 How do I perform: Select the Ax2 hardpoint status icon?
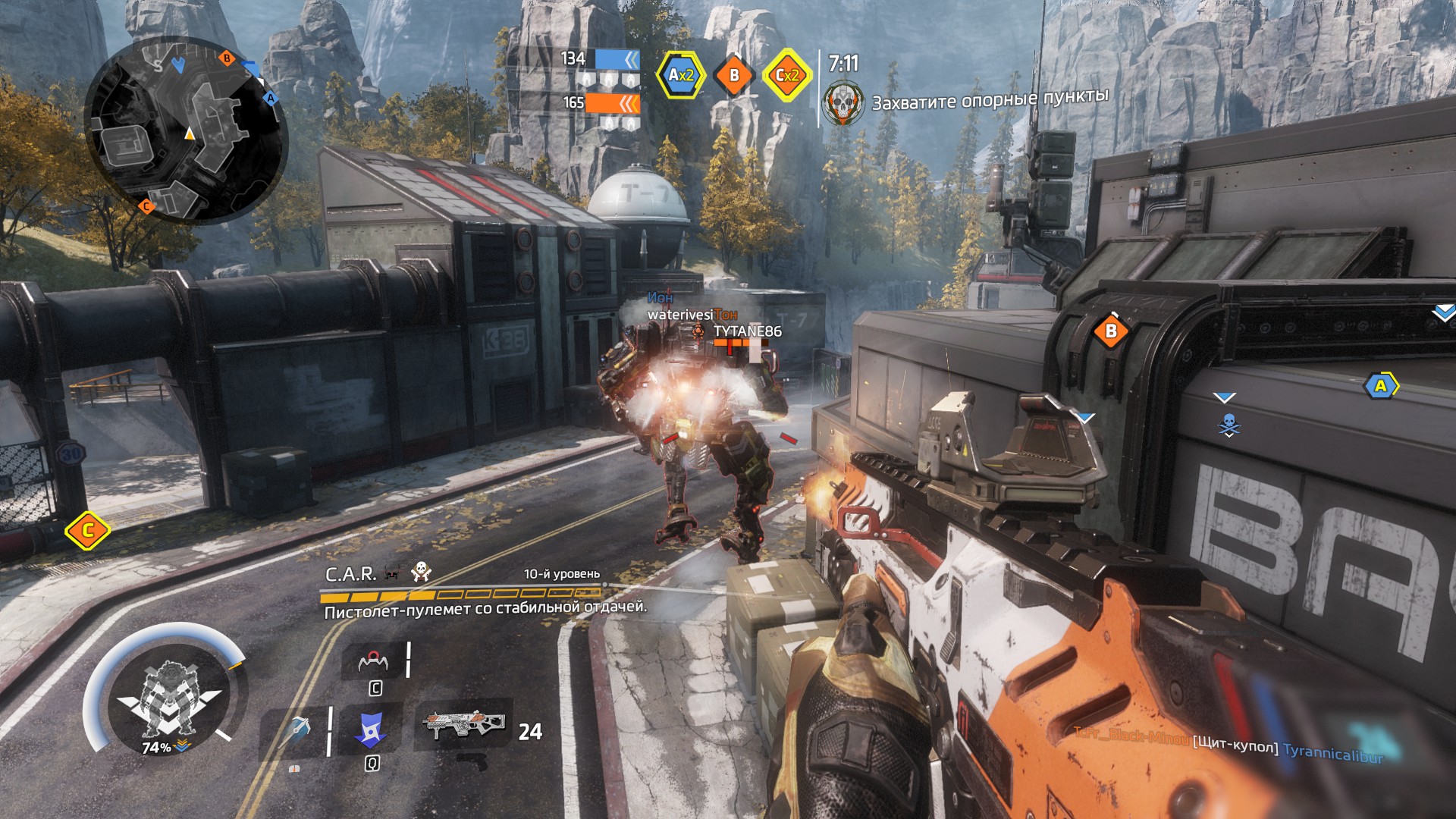[x=680, y=75]
